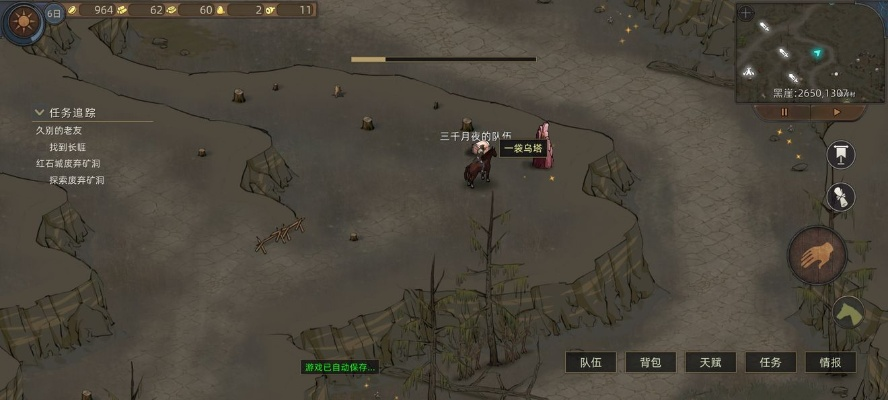Screen dimensions: 888x400
Task: Open the 背包 backpack
Action: coord(651,362)
